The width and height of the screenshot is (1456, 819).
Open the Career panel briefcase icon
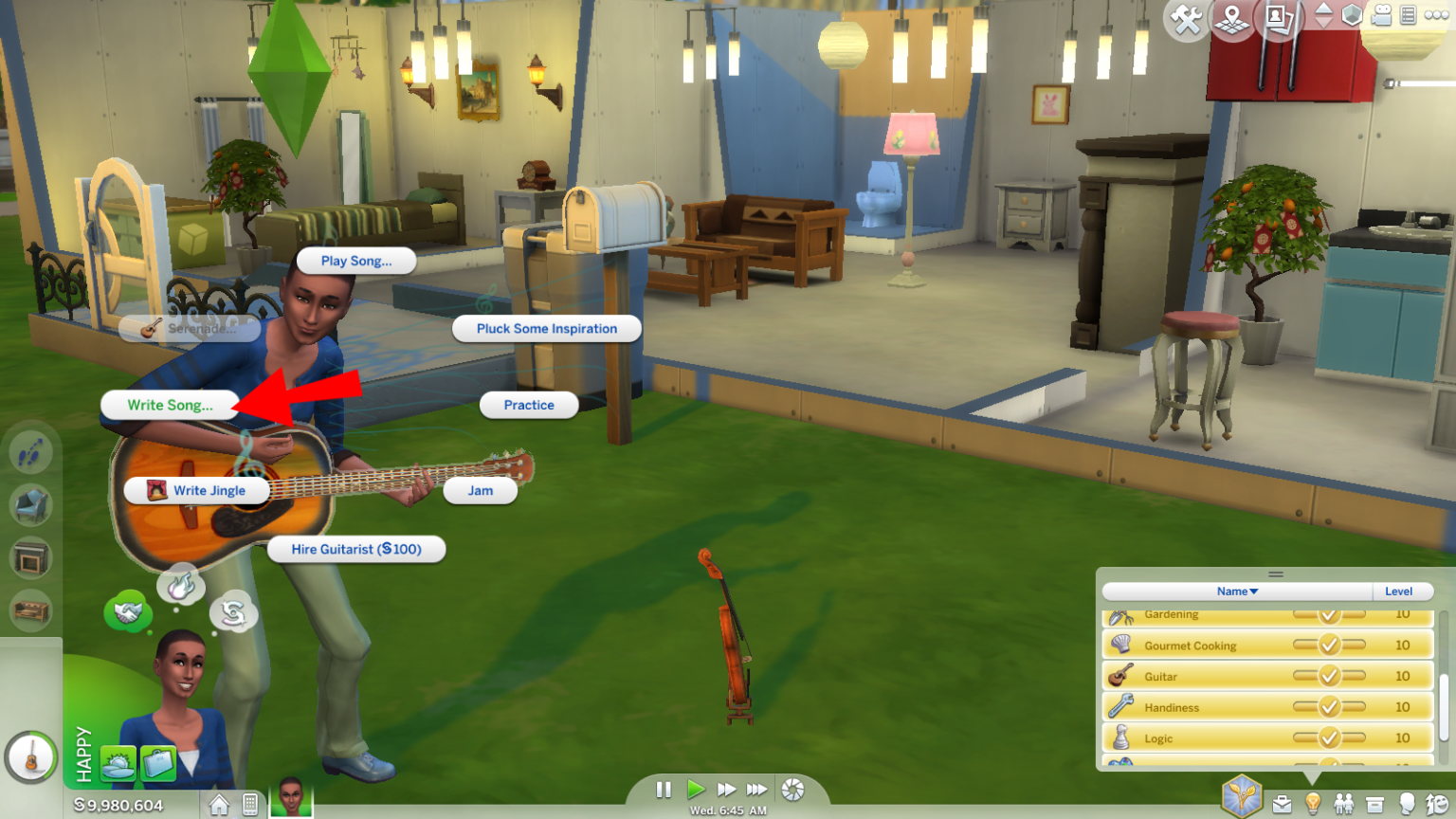[x=1282, y=804]
